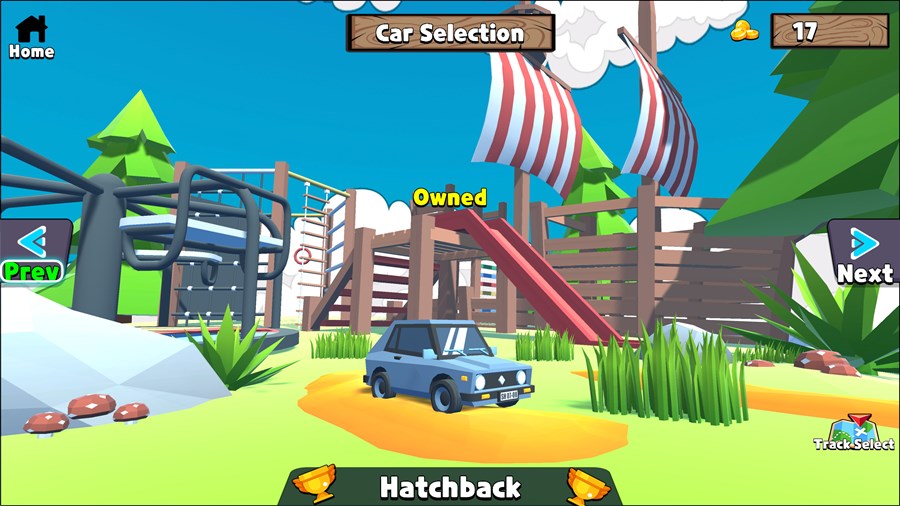
Task: Open the Track Select screen
Action: (854, 434)
